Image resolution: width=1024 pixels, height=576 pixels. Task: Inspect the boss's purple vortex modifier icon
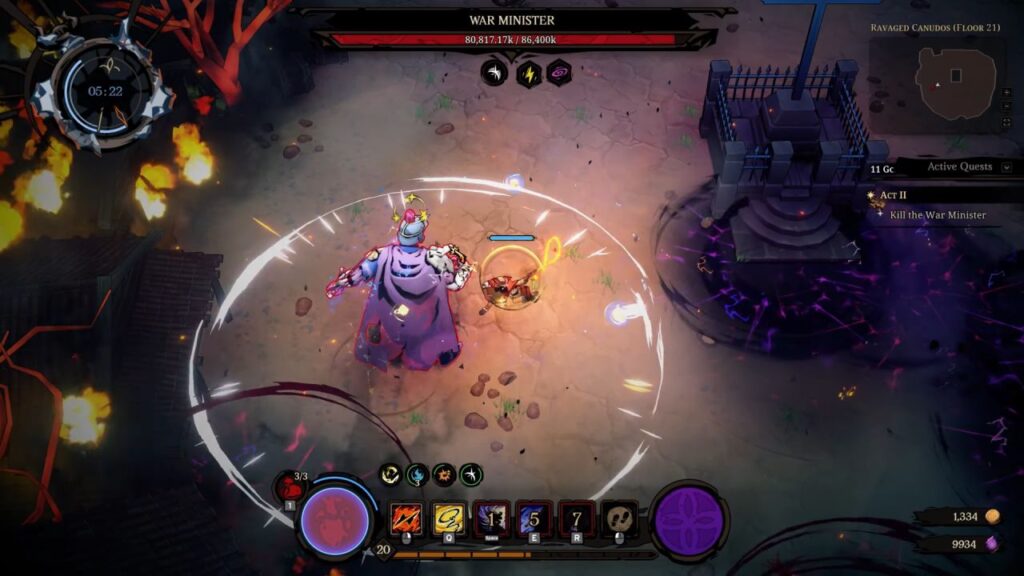click(x=558, y=72)
